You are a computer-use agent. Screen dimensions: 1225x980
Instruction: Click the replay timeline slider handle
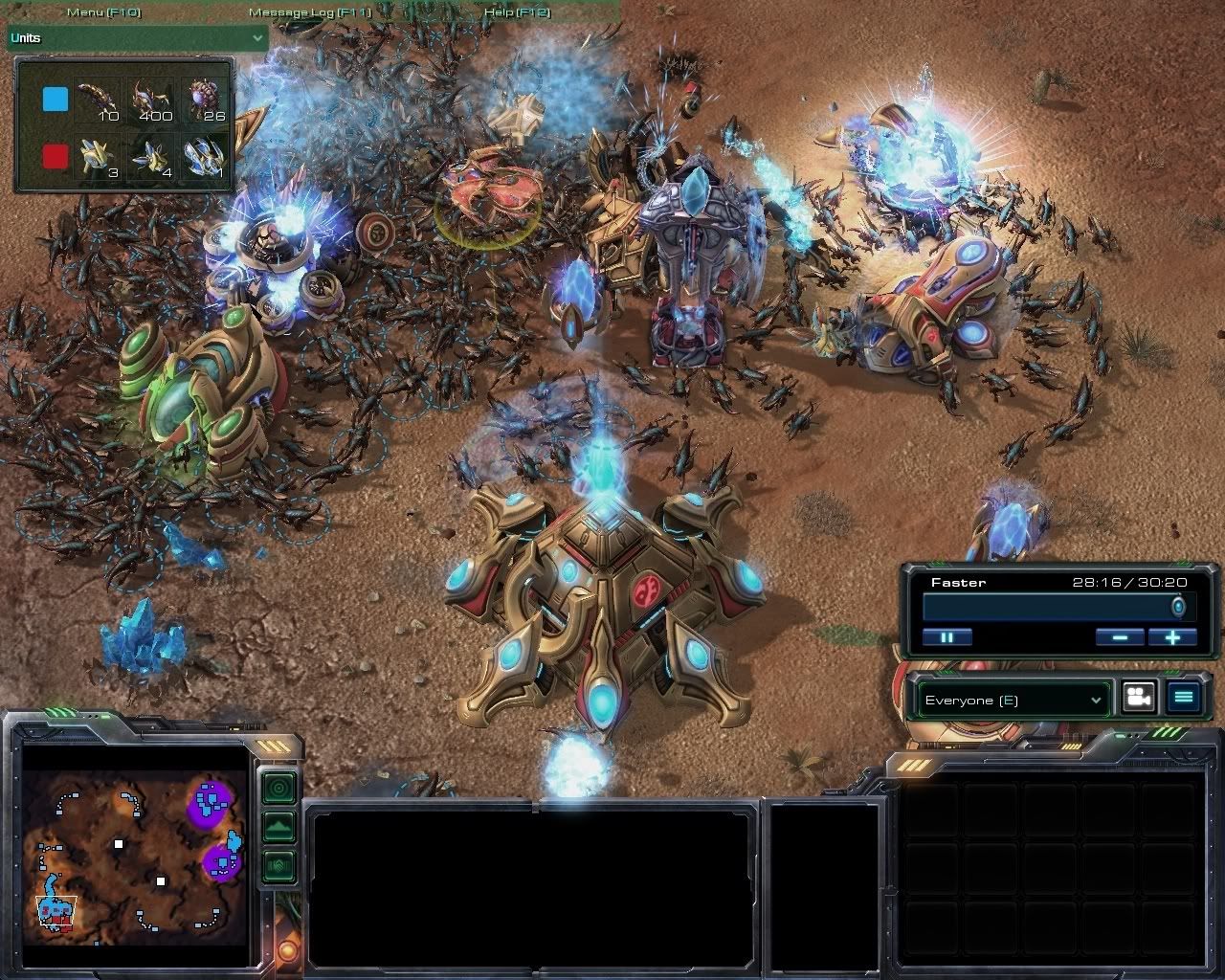[1178, 607]
